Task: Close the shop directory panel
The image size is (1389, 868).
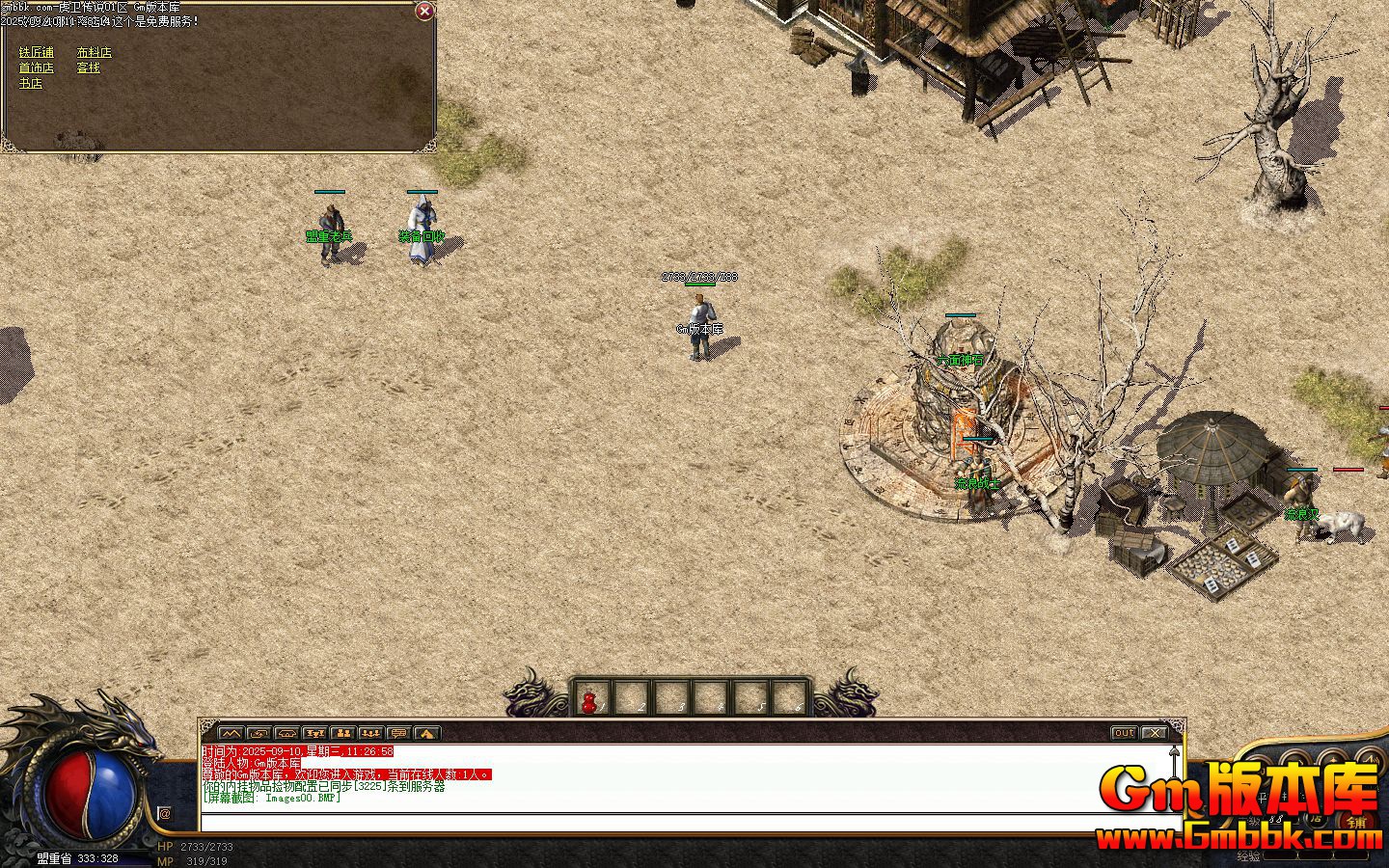Action: coord(423,12)
